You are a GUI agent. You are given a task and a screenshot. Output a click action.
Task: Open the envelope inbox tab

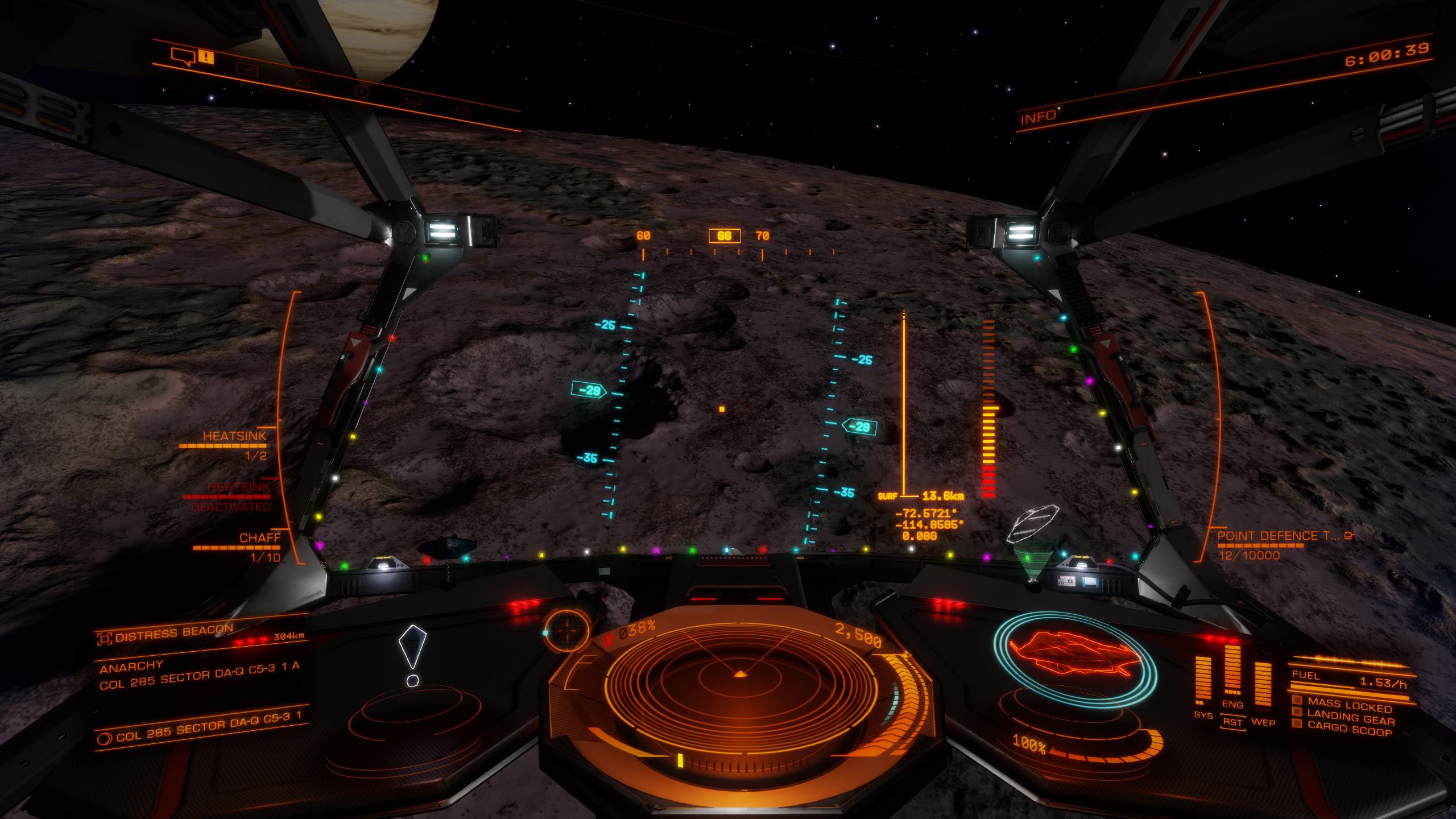(246, 69)
